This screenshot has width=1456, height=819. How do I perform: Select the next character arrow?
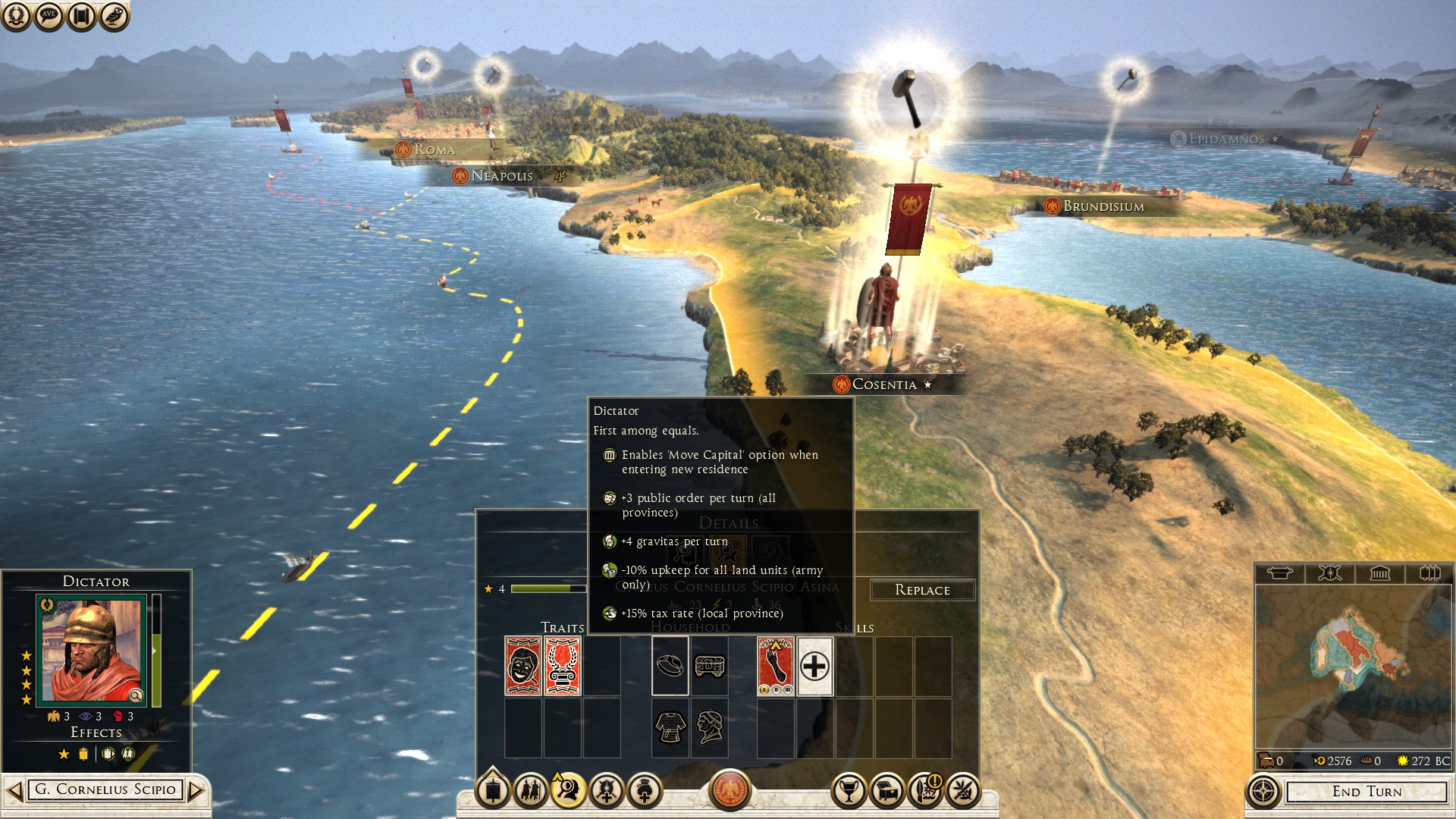(x=196, y=791)
